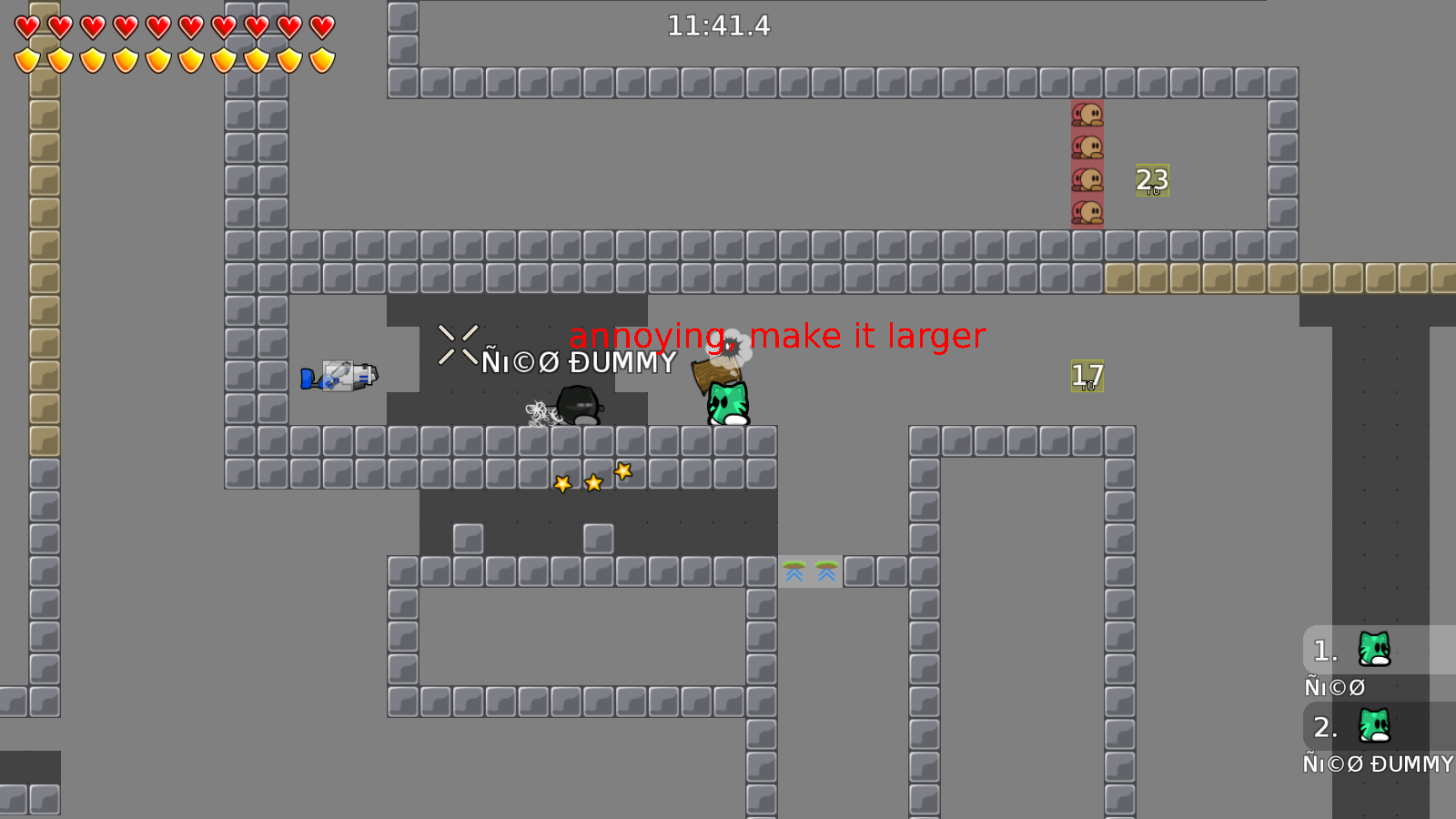The height and width of the screenshot is (819, 1456).
Task: Expand the leaderboard entry for Ñı©Ø
Action: pos(1334,688)
